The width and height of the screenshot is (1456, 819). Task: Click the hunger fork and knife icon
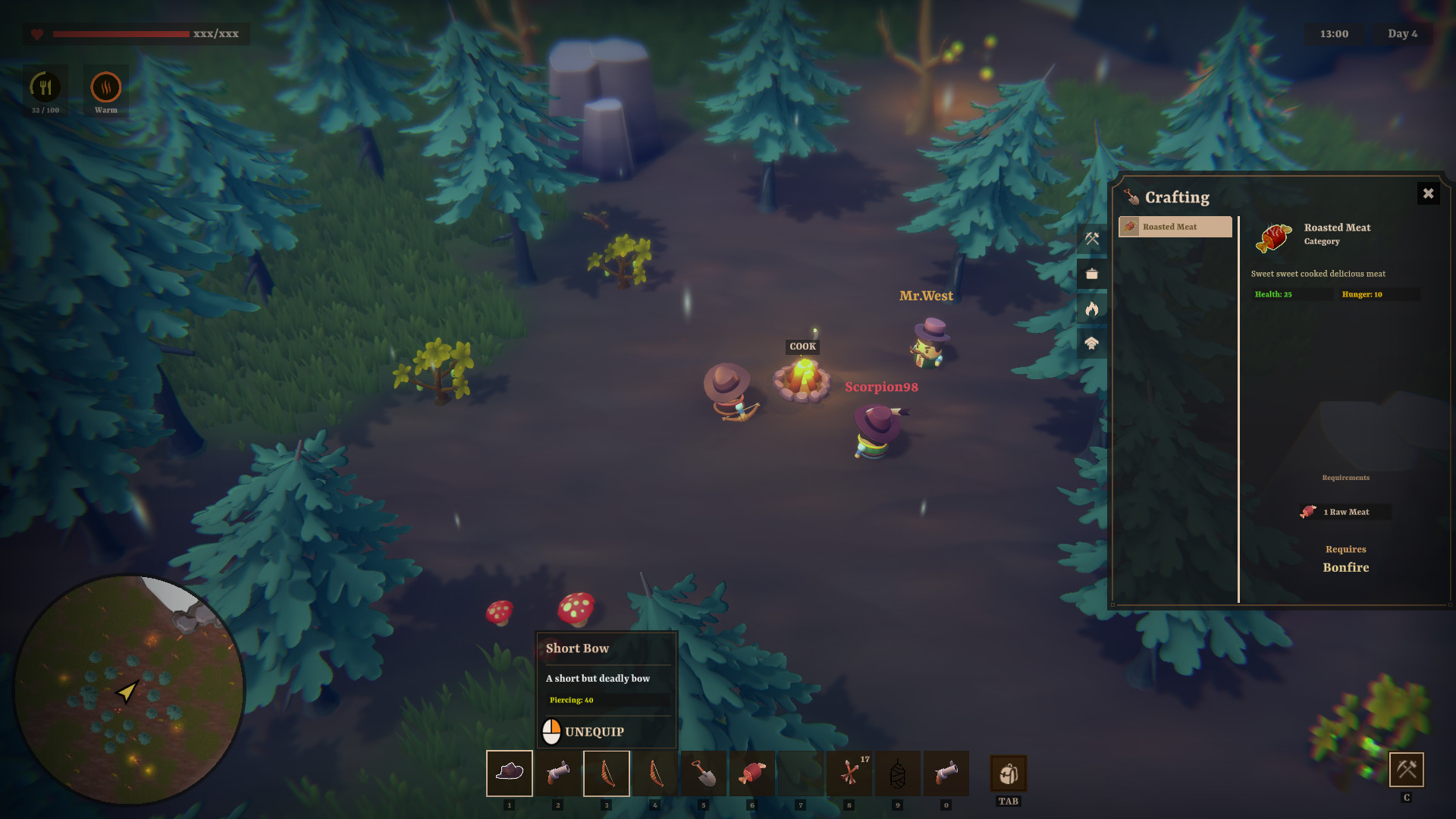45,87
